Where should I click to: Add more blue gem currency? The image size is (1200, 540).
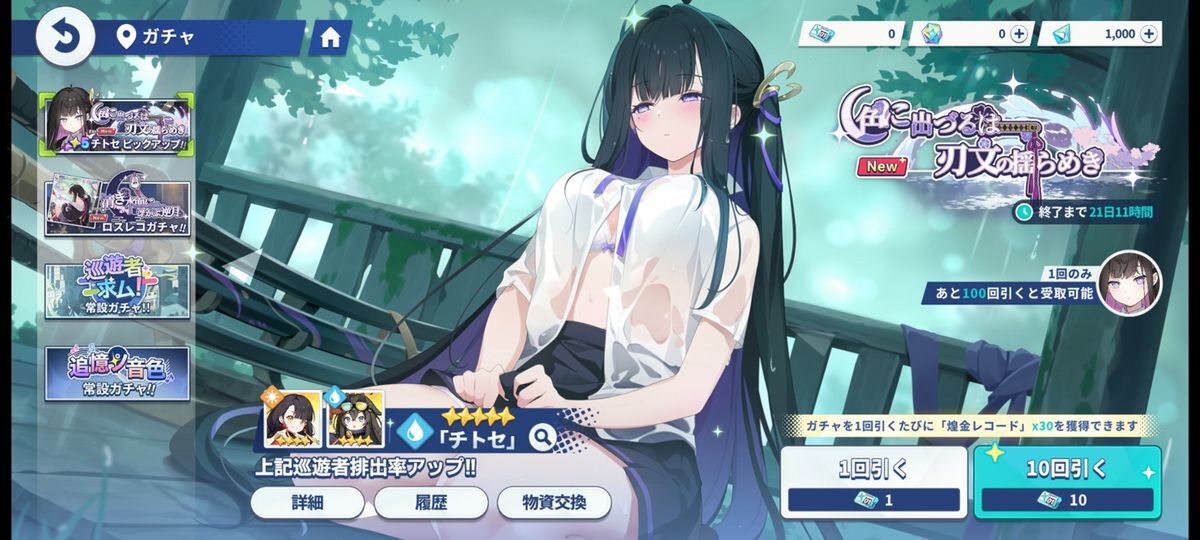coord(1148,34)
